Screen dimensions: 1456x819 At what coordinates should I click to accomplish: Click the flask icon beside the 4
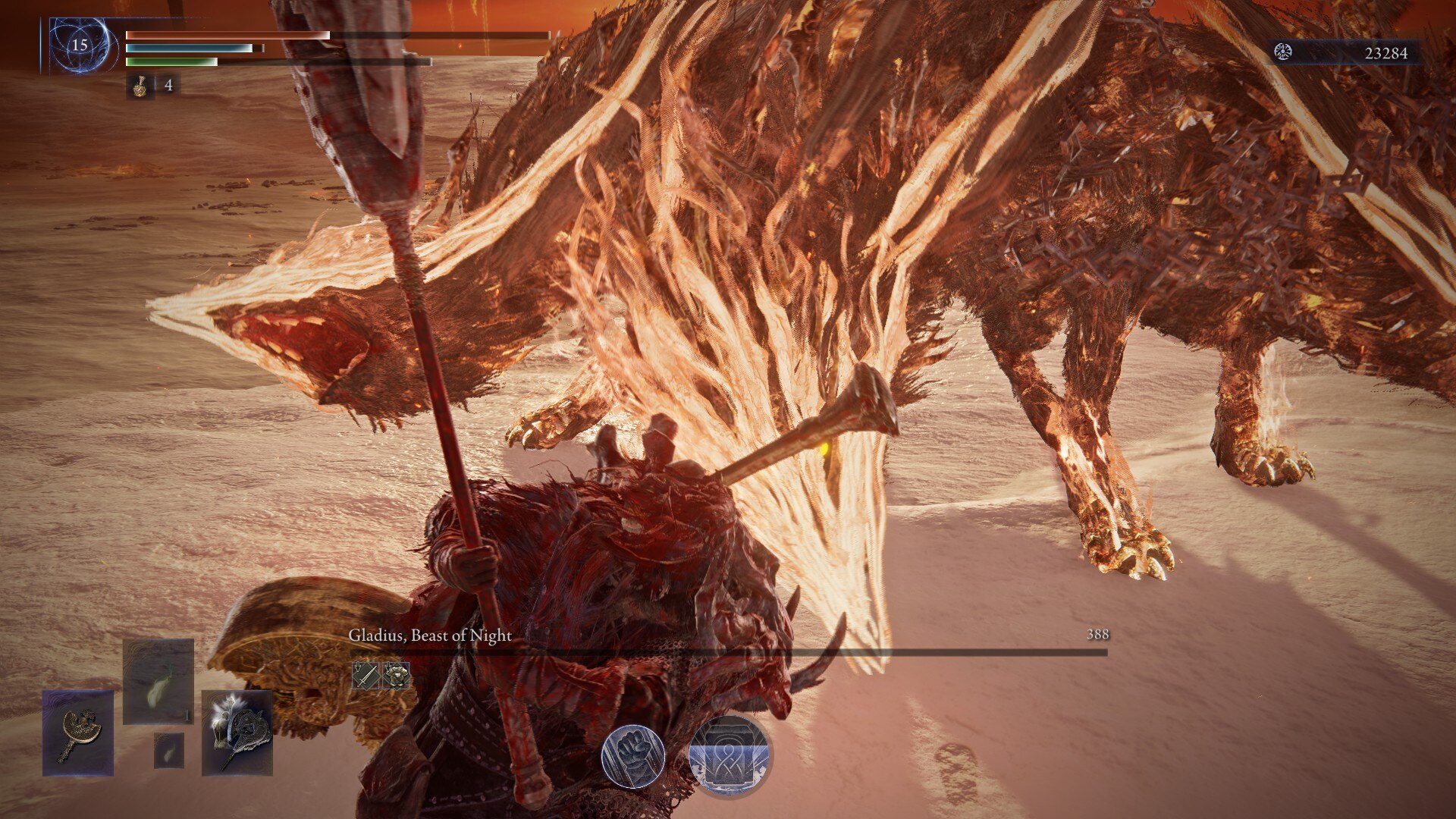(x=140, y=86)
